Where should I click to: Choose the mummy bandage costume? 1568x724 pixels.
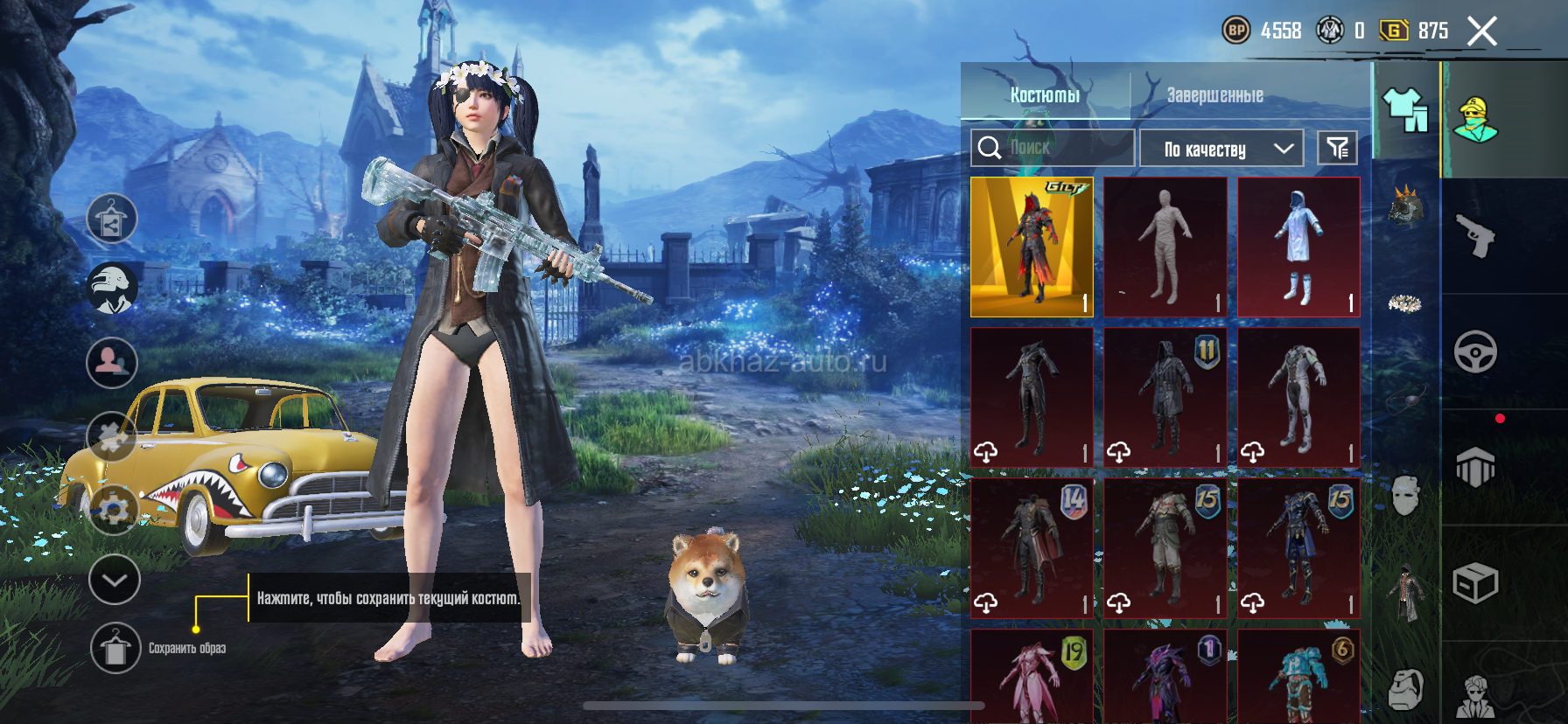click(1165, 247)
